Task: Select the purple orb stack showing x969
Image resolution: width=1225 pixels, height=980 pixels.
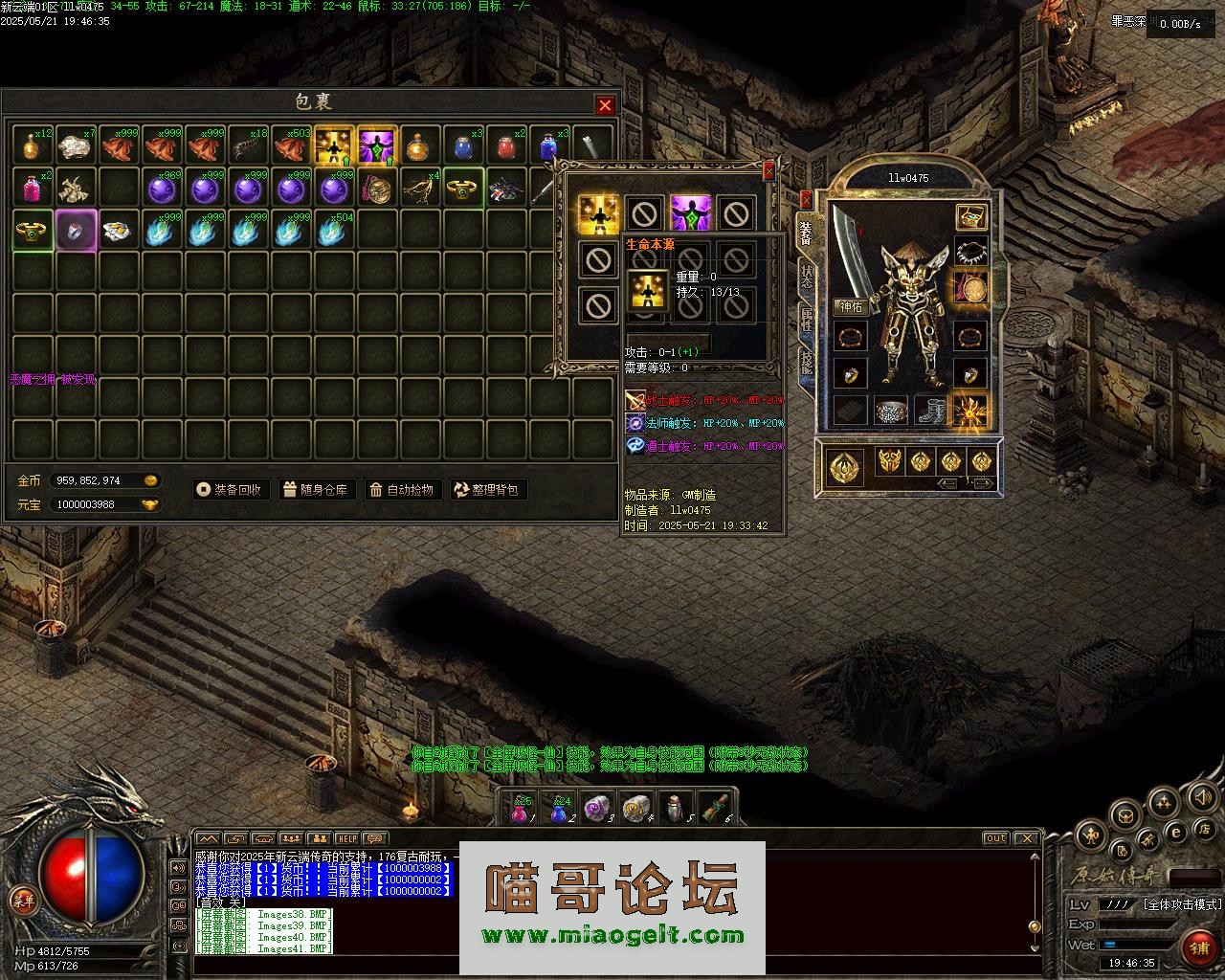Action: point(161,189)
